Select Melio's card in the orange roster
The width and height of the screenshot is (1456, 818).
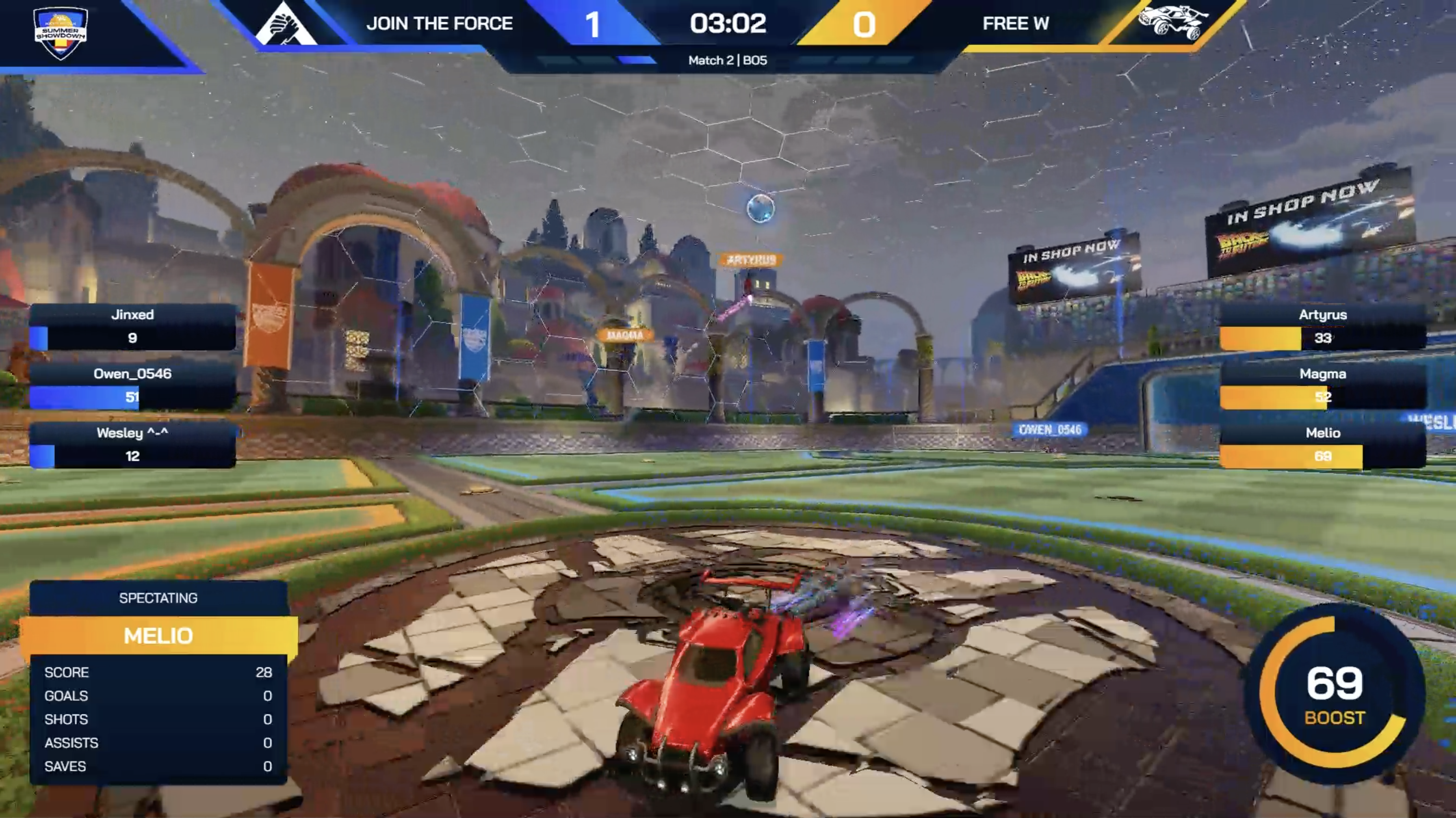(x=1323, y=445)
